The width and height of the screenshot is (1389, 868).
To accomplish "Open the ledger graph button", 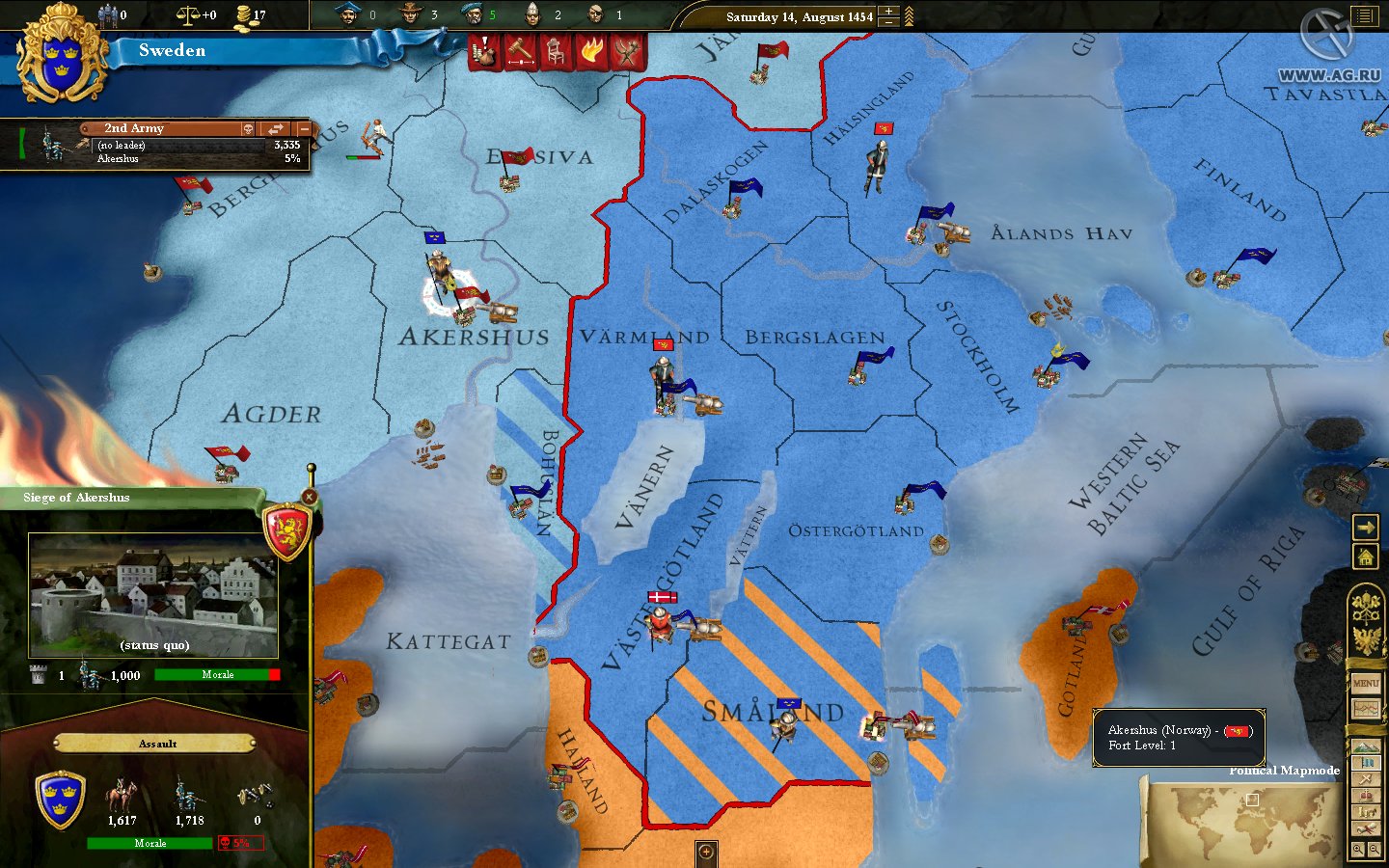I will point(1366,709).
